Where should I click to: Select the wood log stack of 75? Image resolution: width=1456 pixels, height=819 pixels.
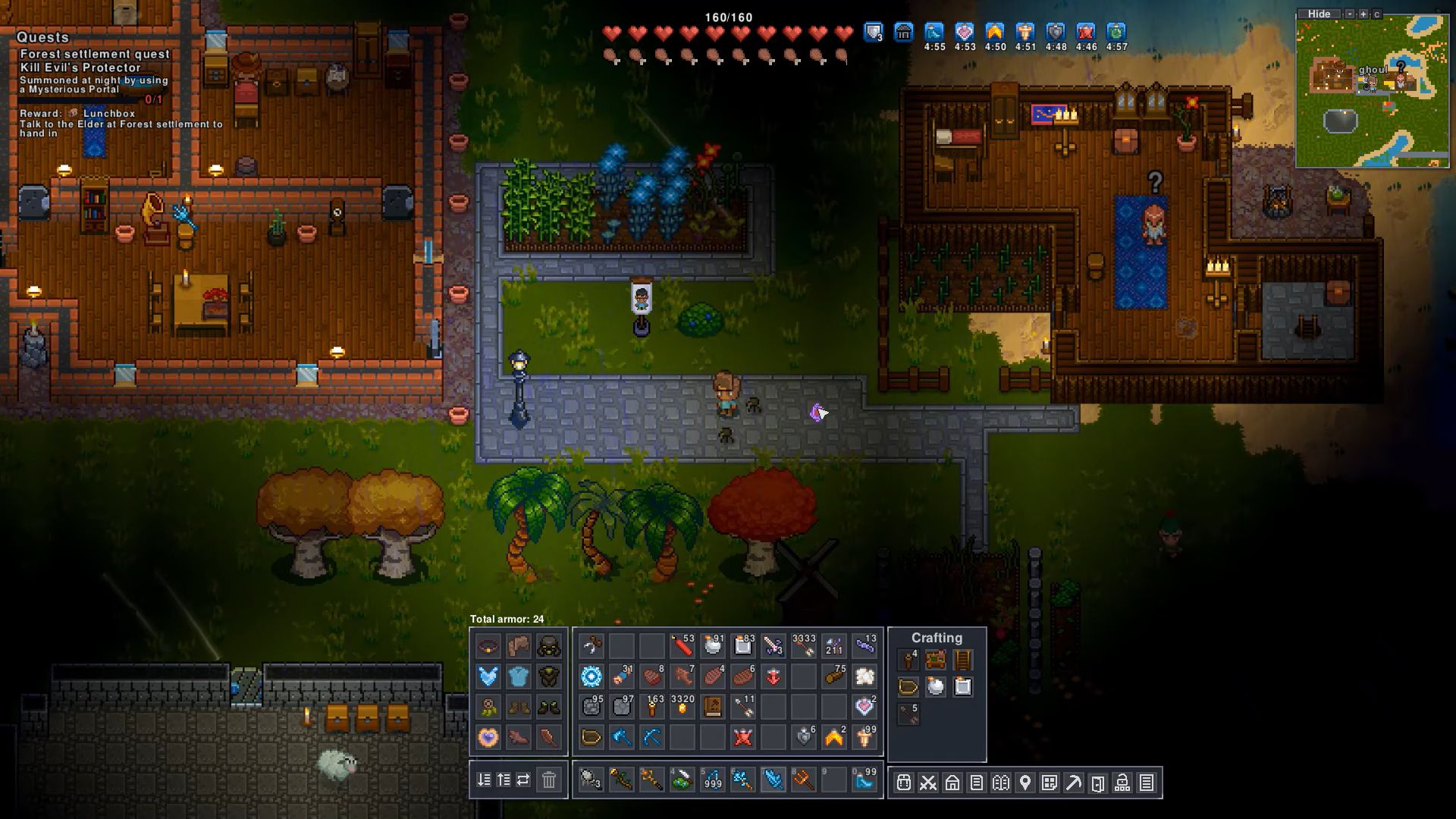pyautogui.click(x=834, y=676)
